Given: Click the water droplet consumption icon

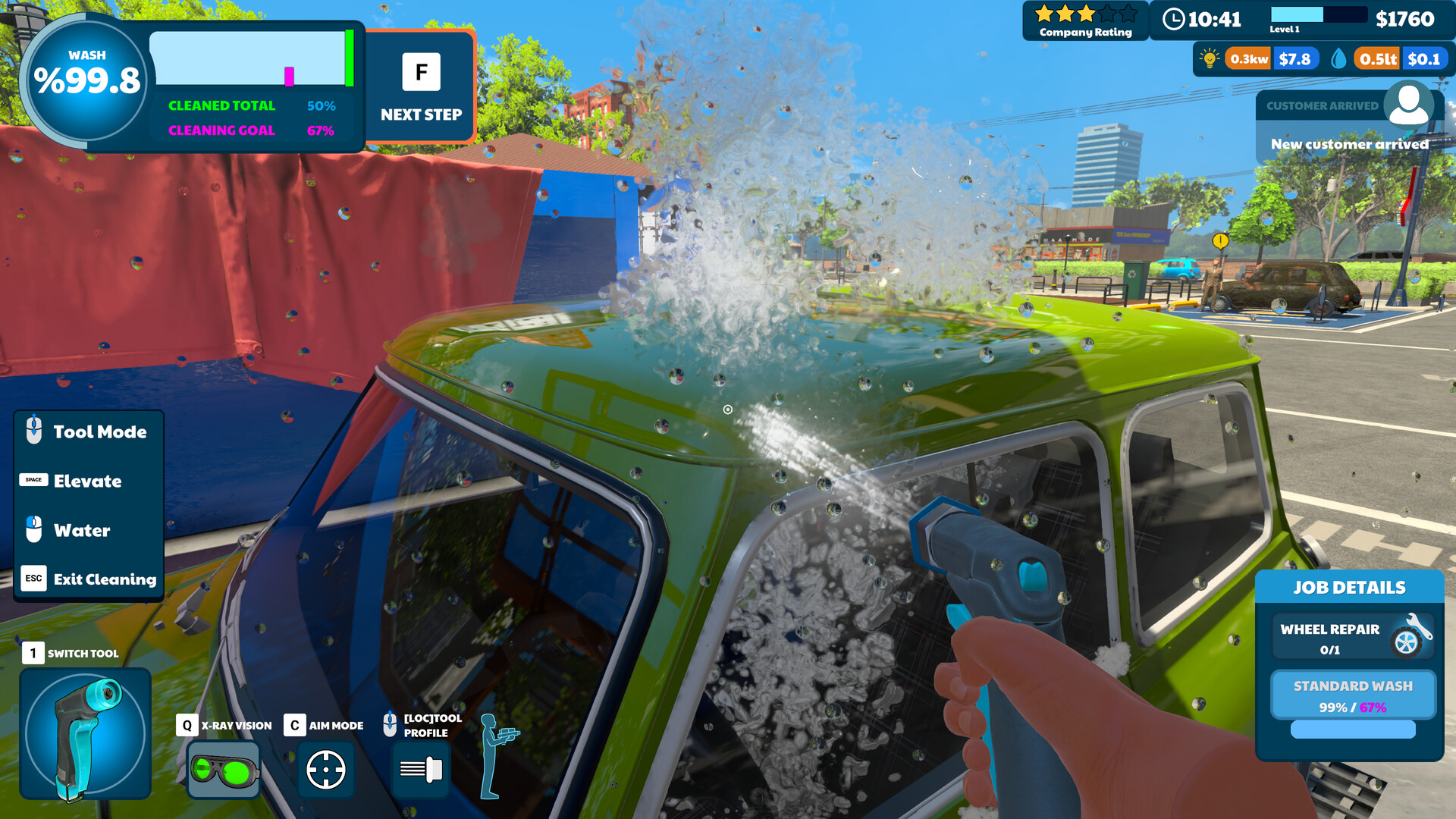Looking at the screenshot, I should [1338, 57].
